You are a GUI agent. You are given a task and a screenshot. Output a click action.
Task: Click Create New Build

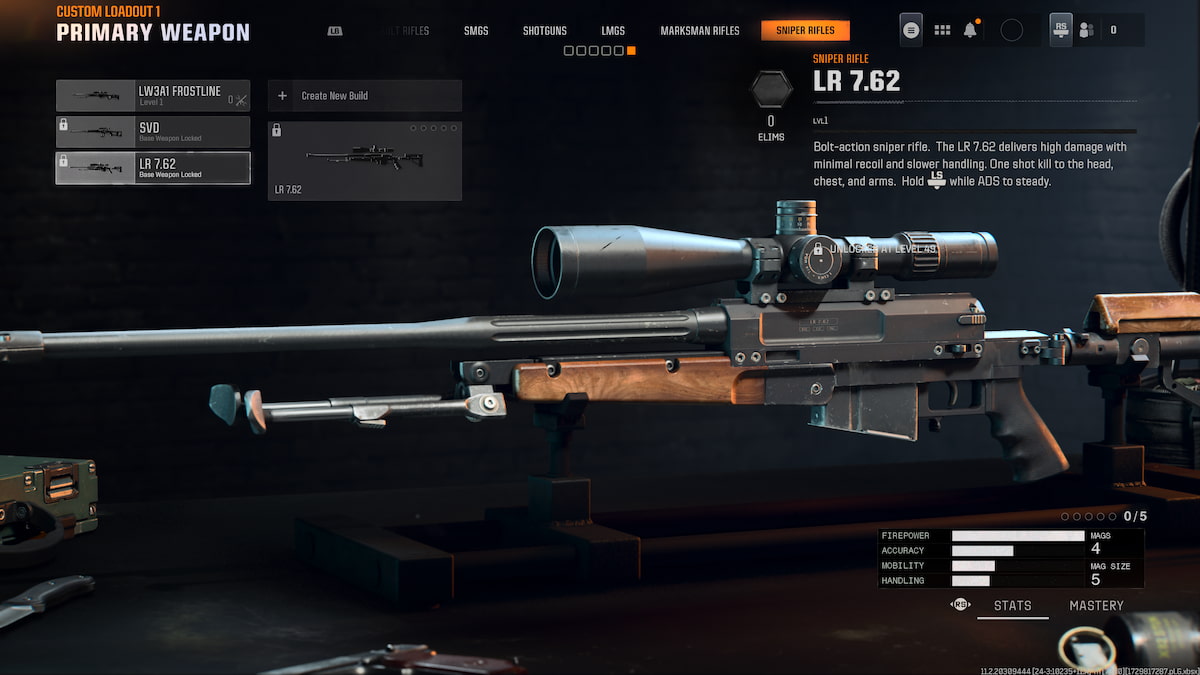[365, 96]
